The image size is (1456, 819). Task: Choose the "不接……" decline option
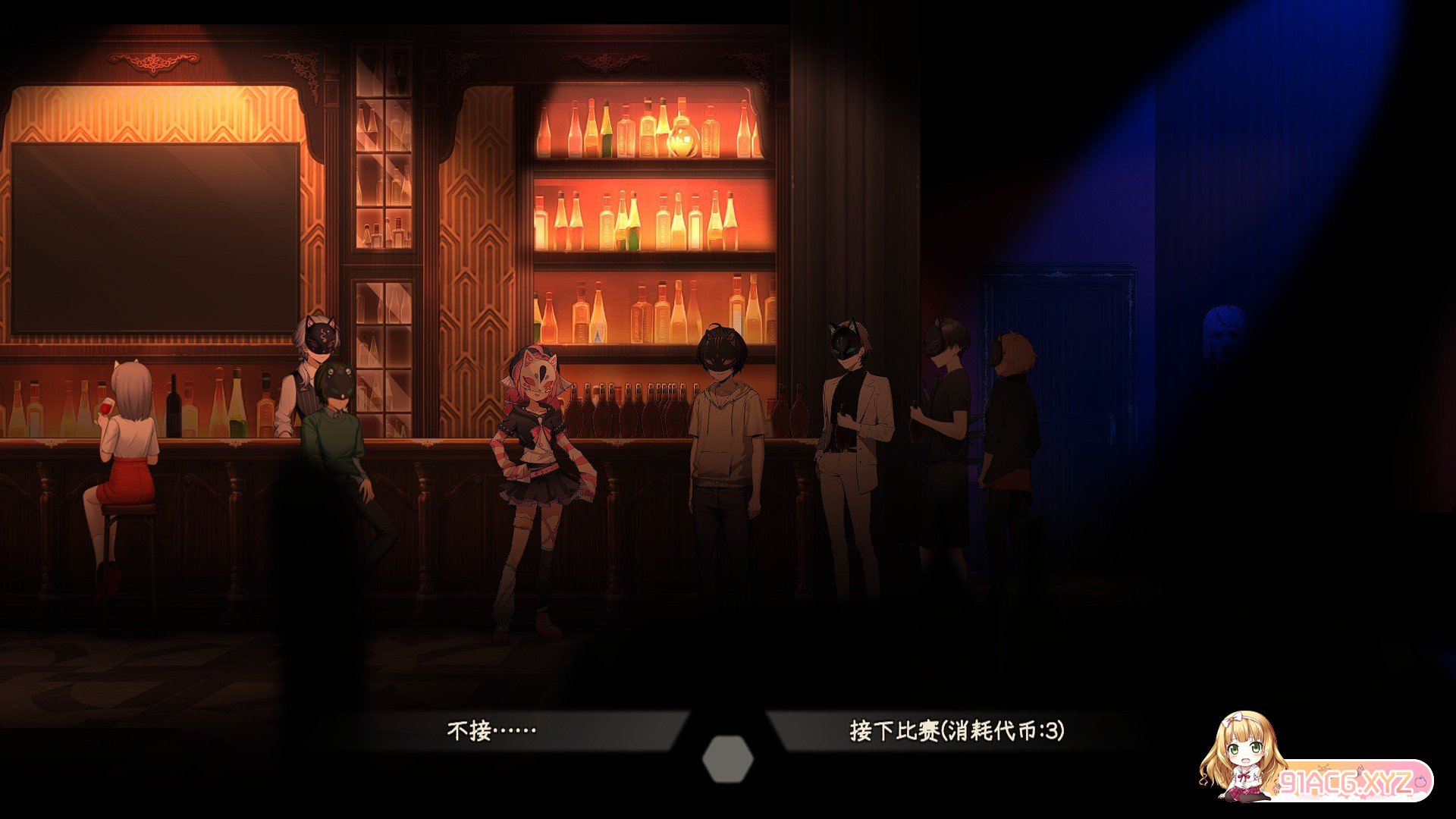pyautogui.click(x=492, y=731)
